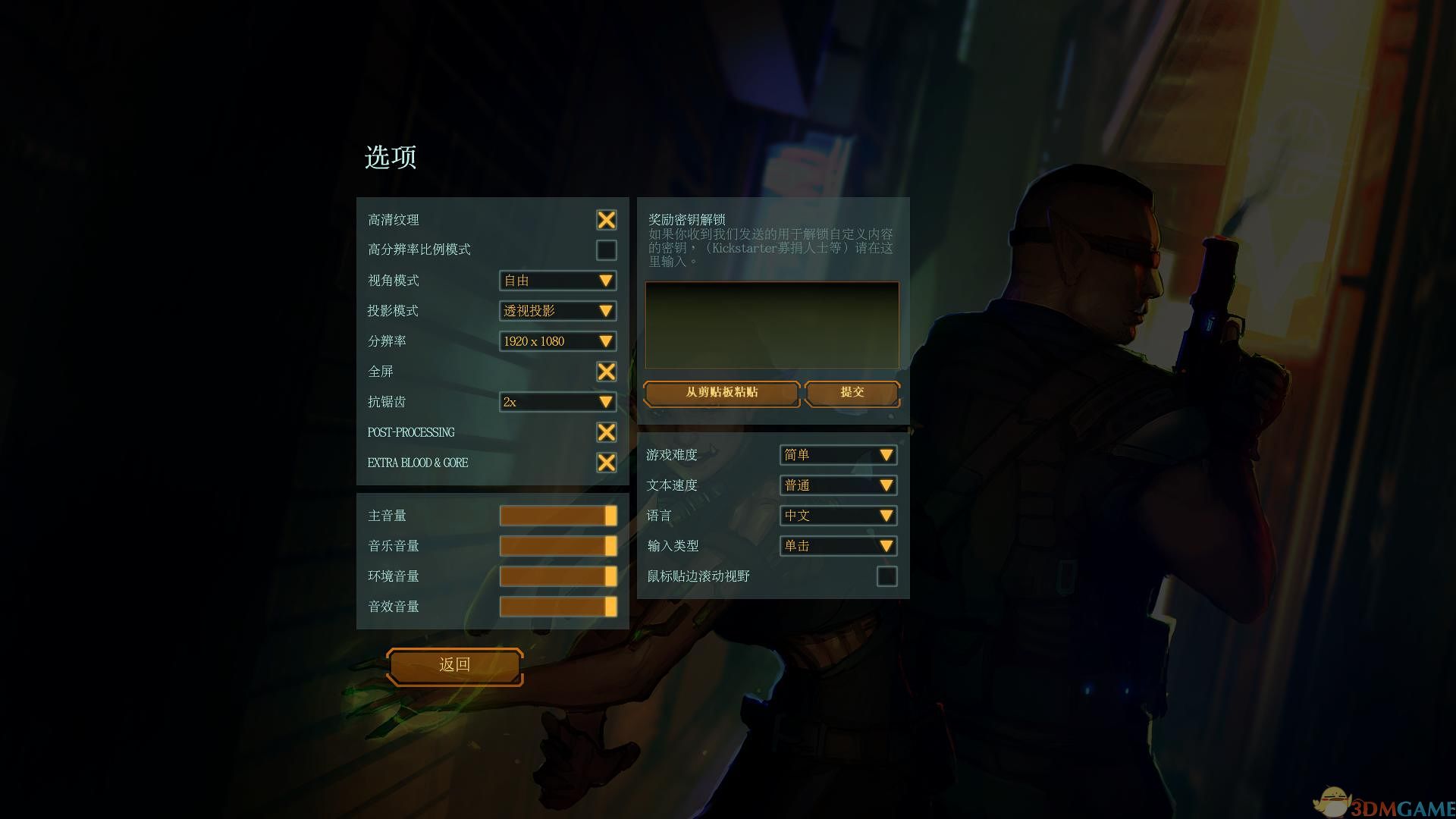Toggle the 全屏 fullscreen checkbox
1456x819 pixels.
point(605,372)
